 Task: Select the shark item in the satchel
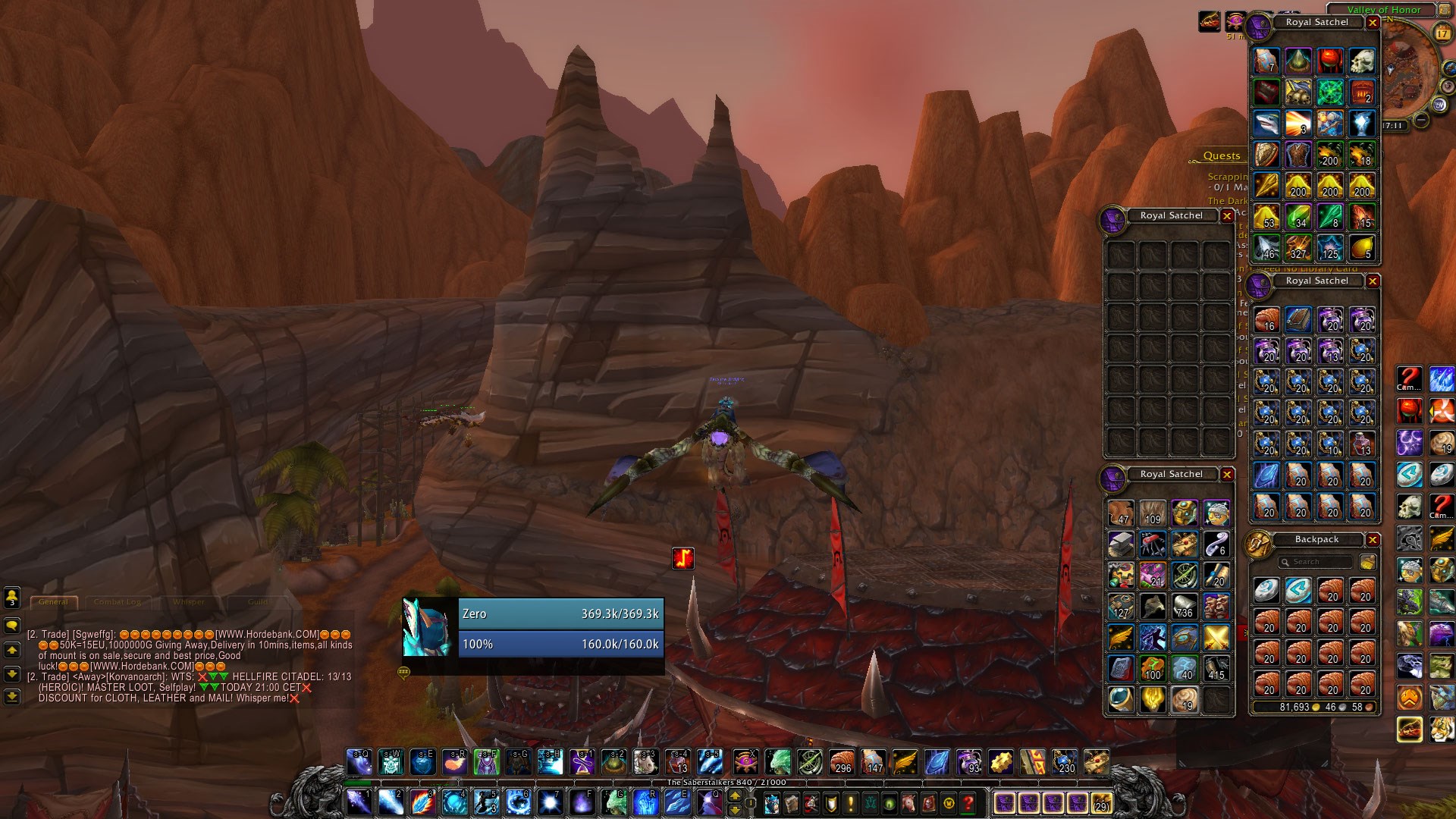click(x=1266, y=124)
